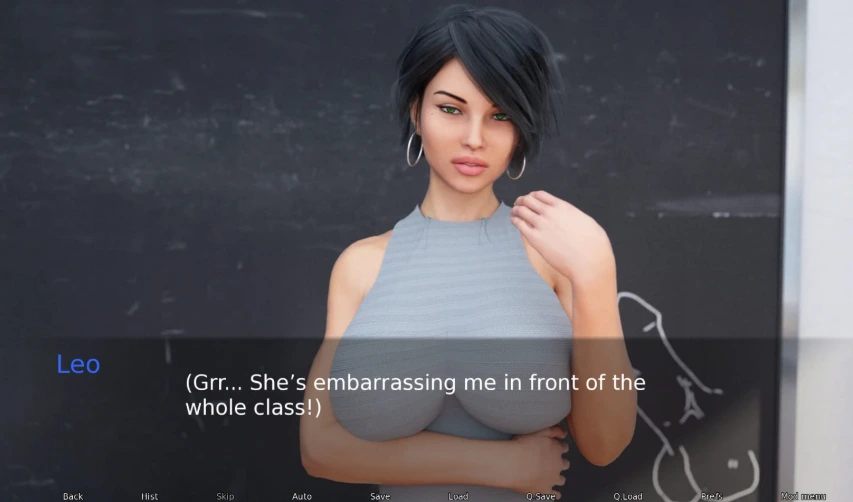Open the Hist dialogue history
This screenshot has width=853, height=502.
click(x=149, y=496)
